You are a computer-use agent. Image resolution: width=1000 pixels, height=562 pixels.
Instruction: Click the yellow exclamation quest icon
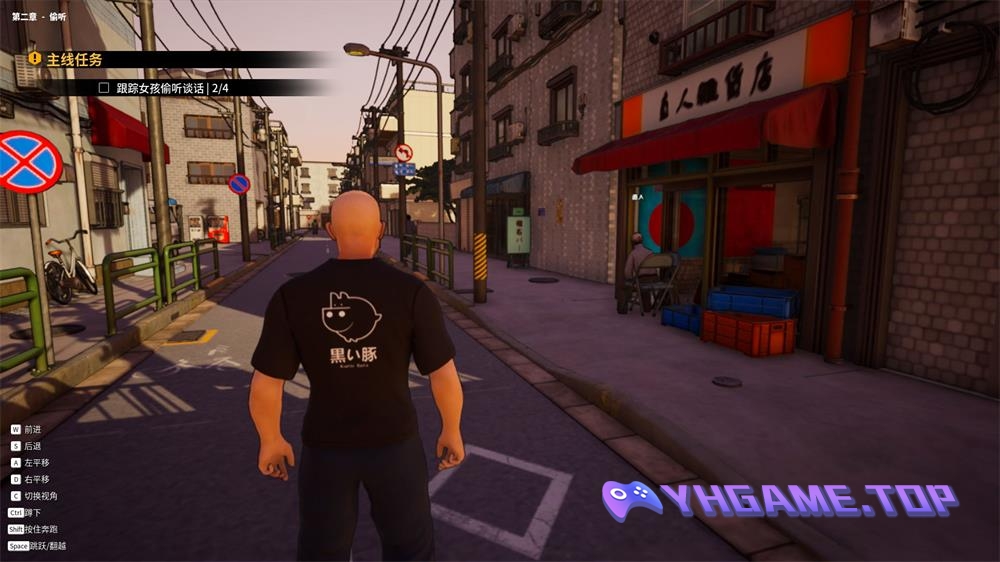35,59
